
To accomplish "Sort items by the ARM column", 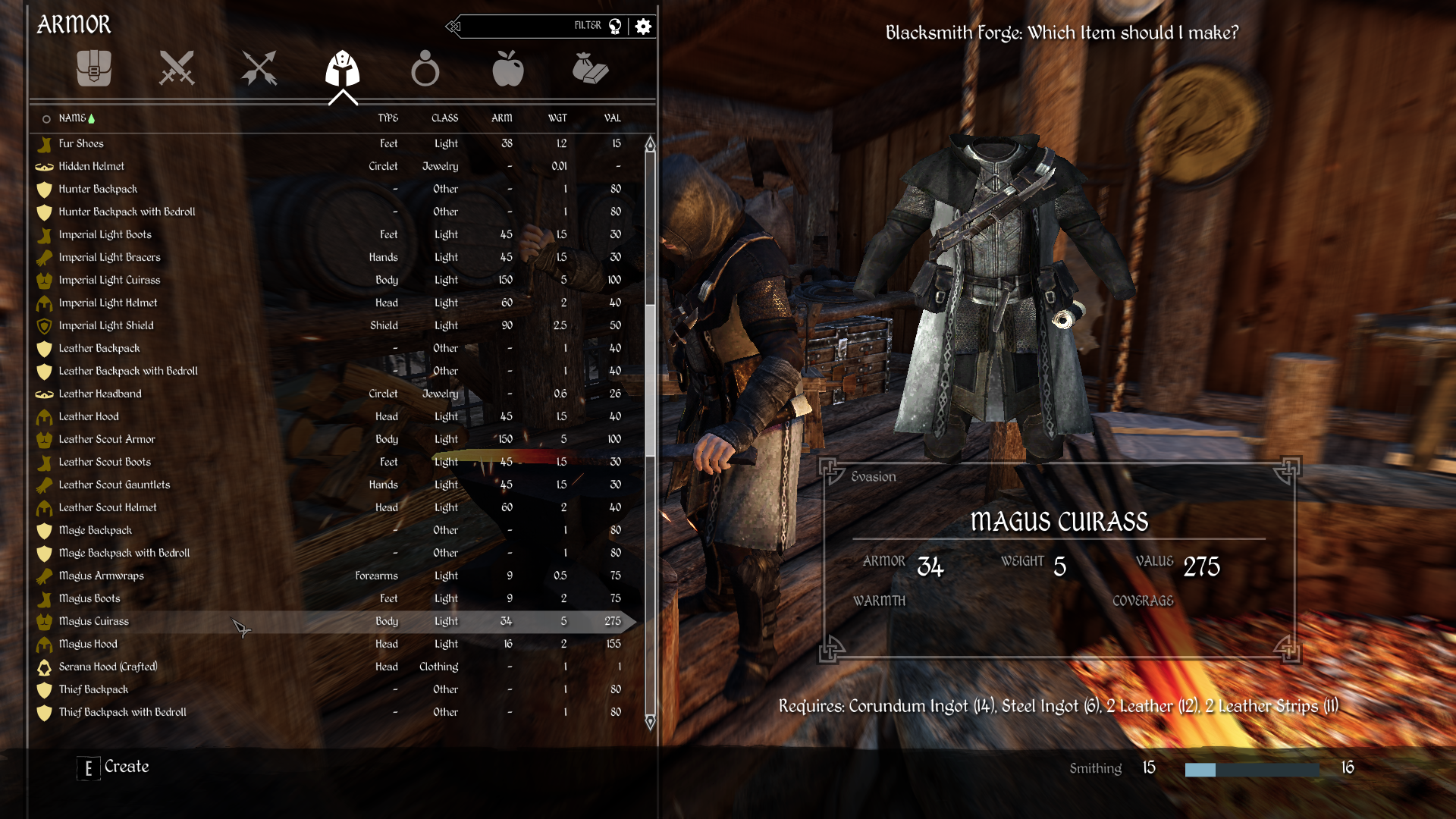I will pos(503,118).
